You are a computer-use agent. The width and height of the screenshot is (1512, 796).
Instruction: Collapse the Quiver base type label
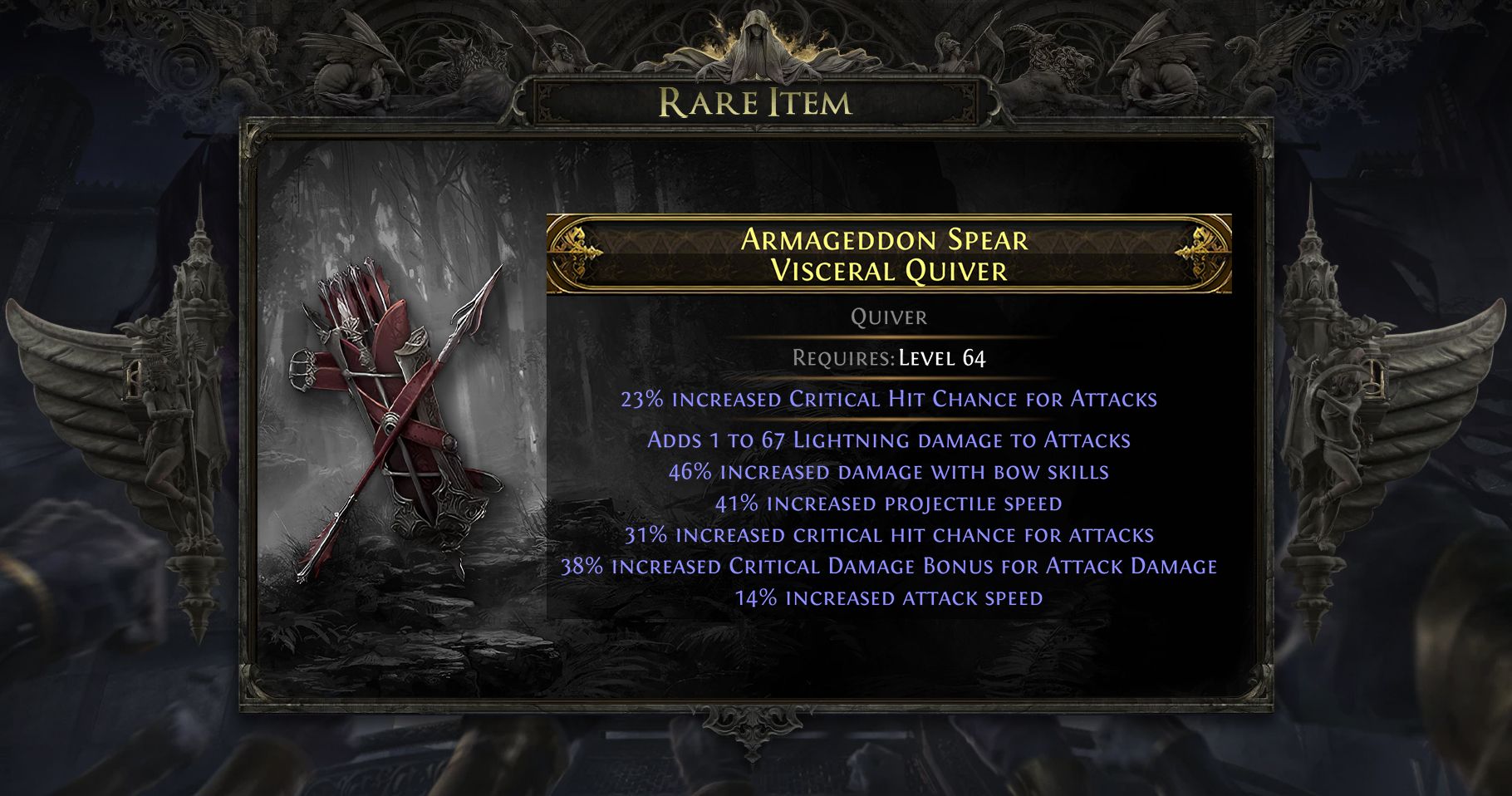point(887,317)
